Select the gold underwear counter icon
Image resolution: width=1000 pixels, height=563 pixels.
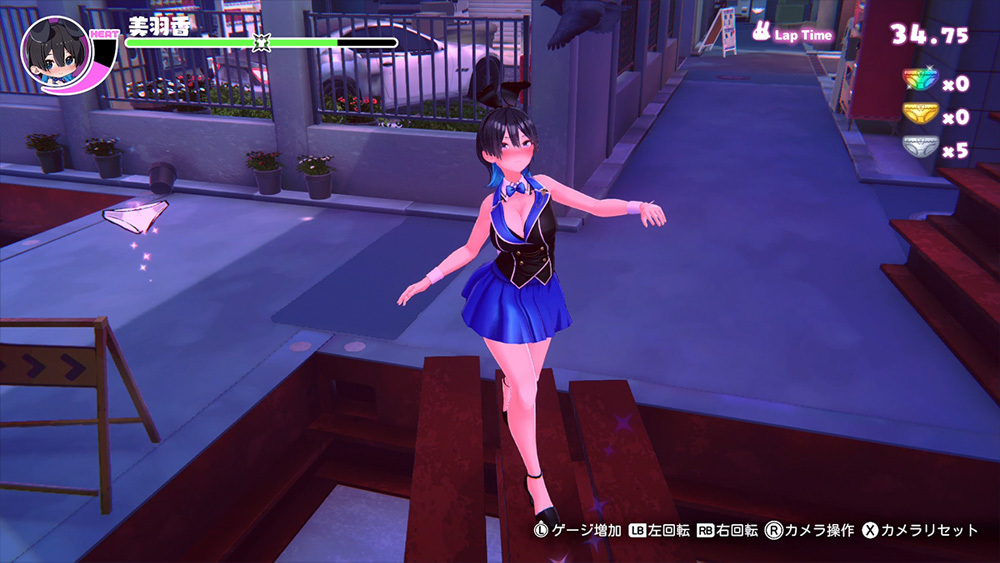click(x=920, y=115)
